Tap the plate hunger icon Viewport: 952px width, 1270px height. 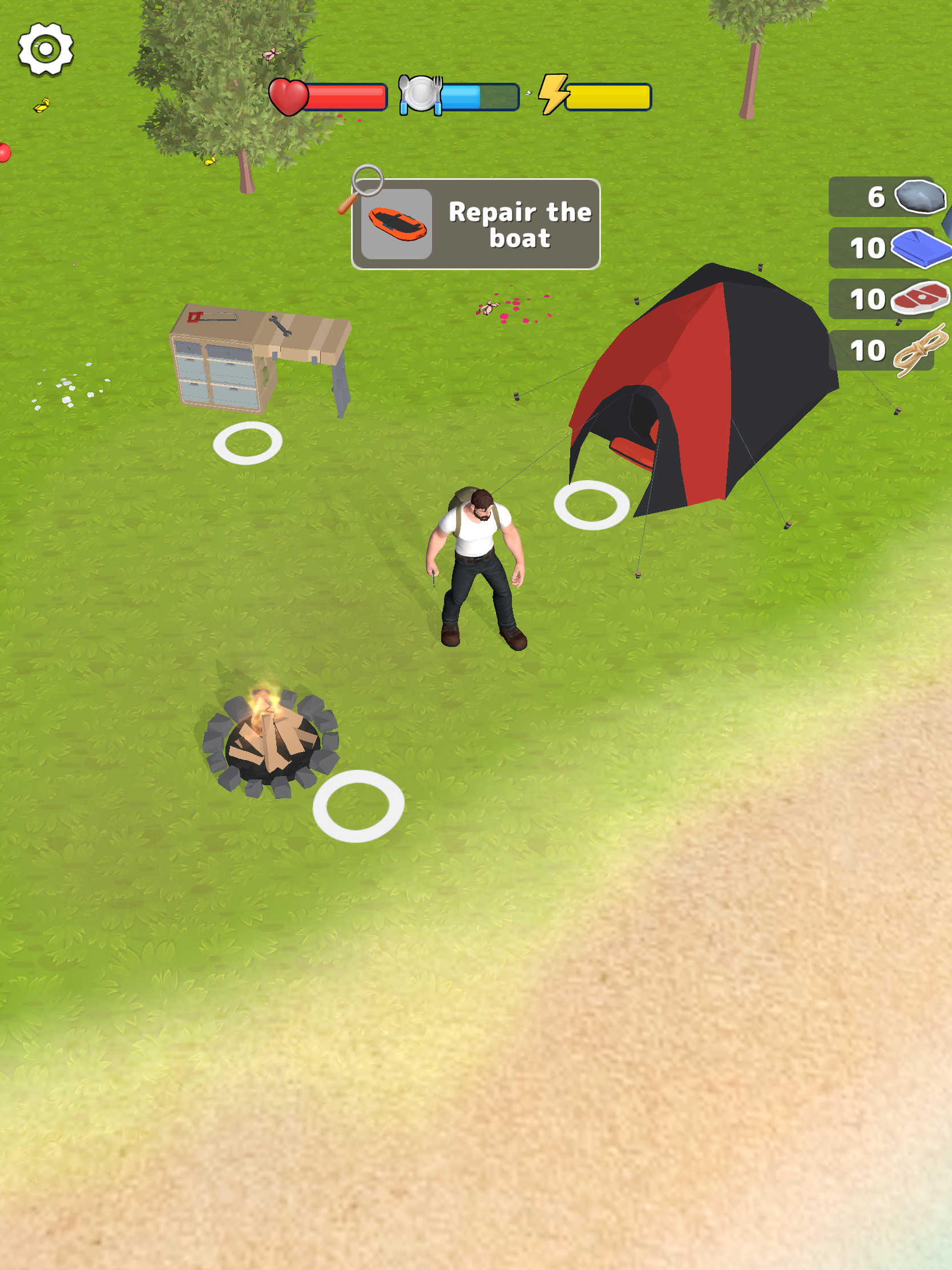[422, 93]
